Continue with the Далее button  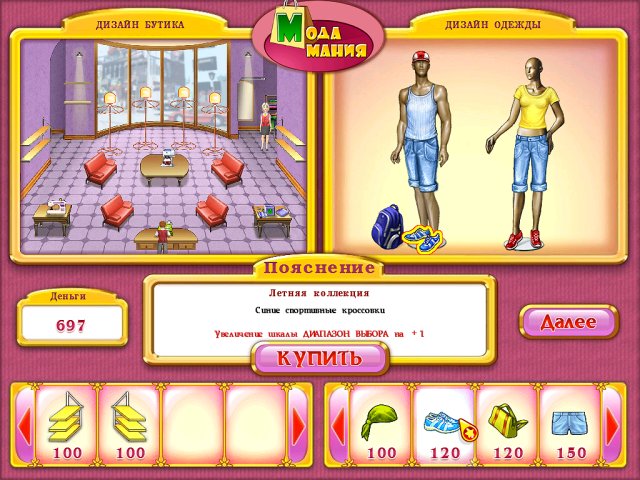[x=568, y=322]
